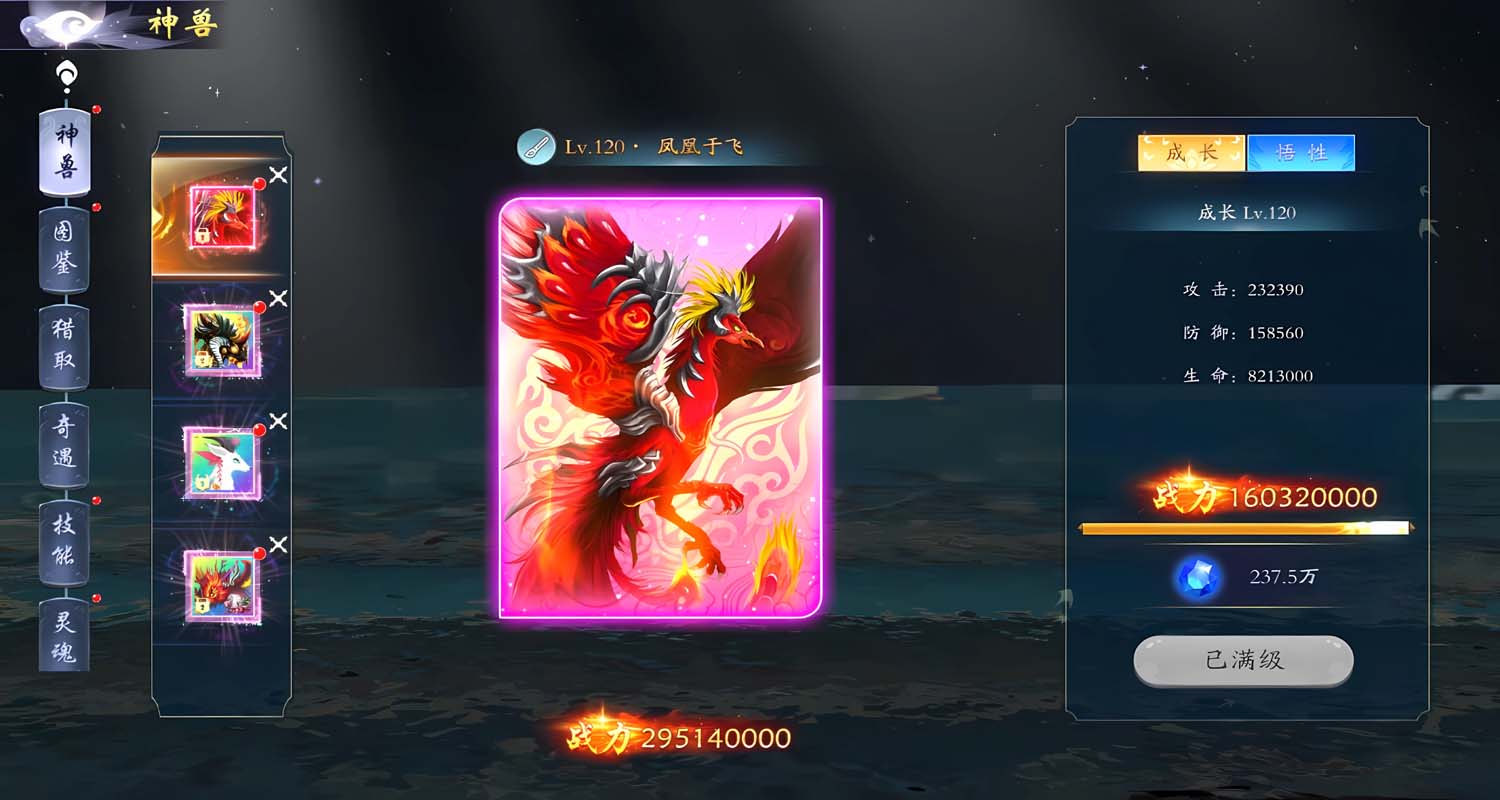Choose the white deer beast slot
This screenshot has width=1500, height=800.
coord(222,462)
